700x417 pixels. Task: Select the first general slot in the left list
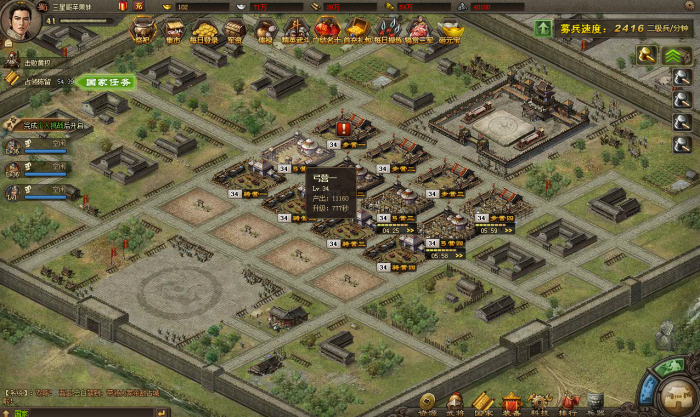click(14, 146)
